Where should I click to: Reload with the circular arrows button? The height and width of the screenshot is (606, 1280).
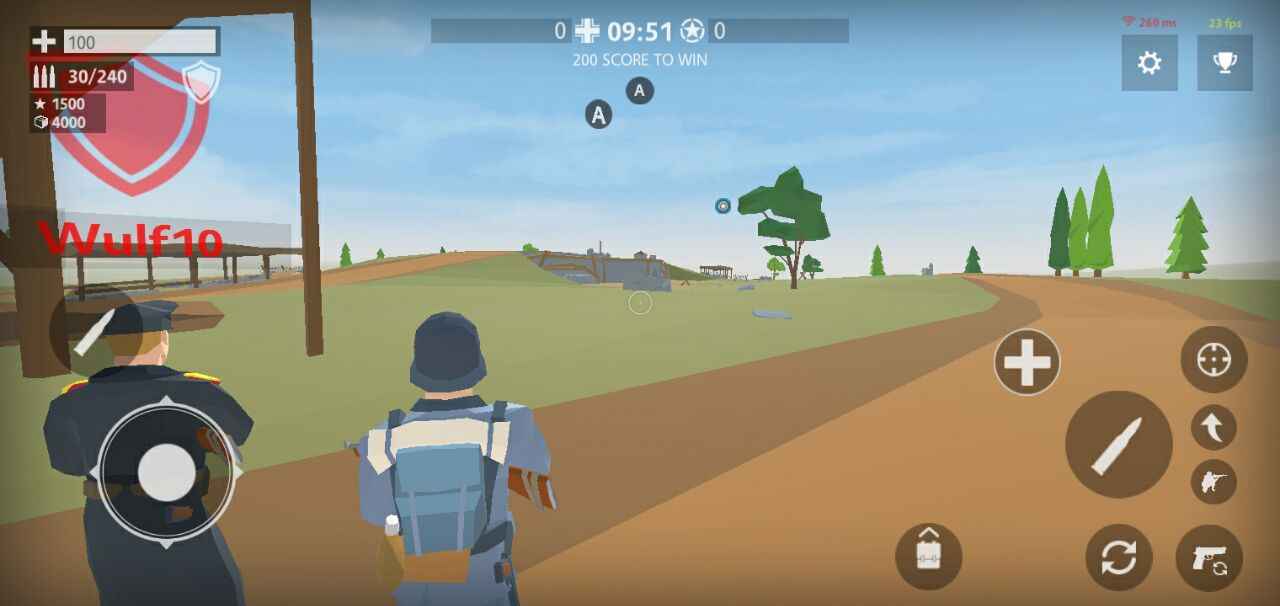[1119, 557]
